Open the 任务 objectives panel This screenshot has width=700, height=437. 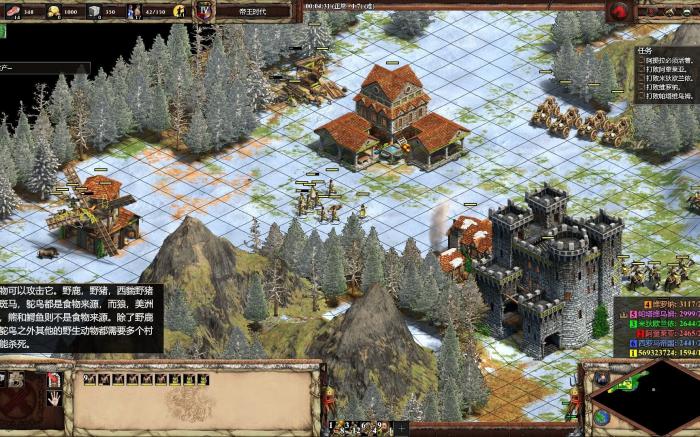[645, 50]
